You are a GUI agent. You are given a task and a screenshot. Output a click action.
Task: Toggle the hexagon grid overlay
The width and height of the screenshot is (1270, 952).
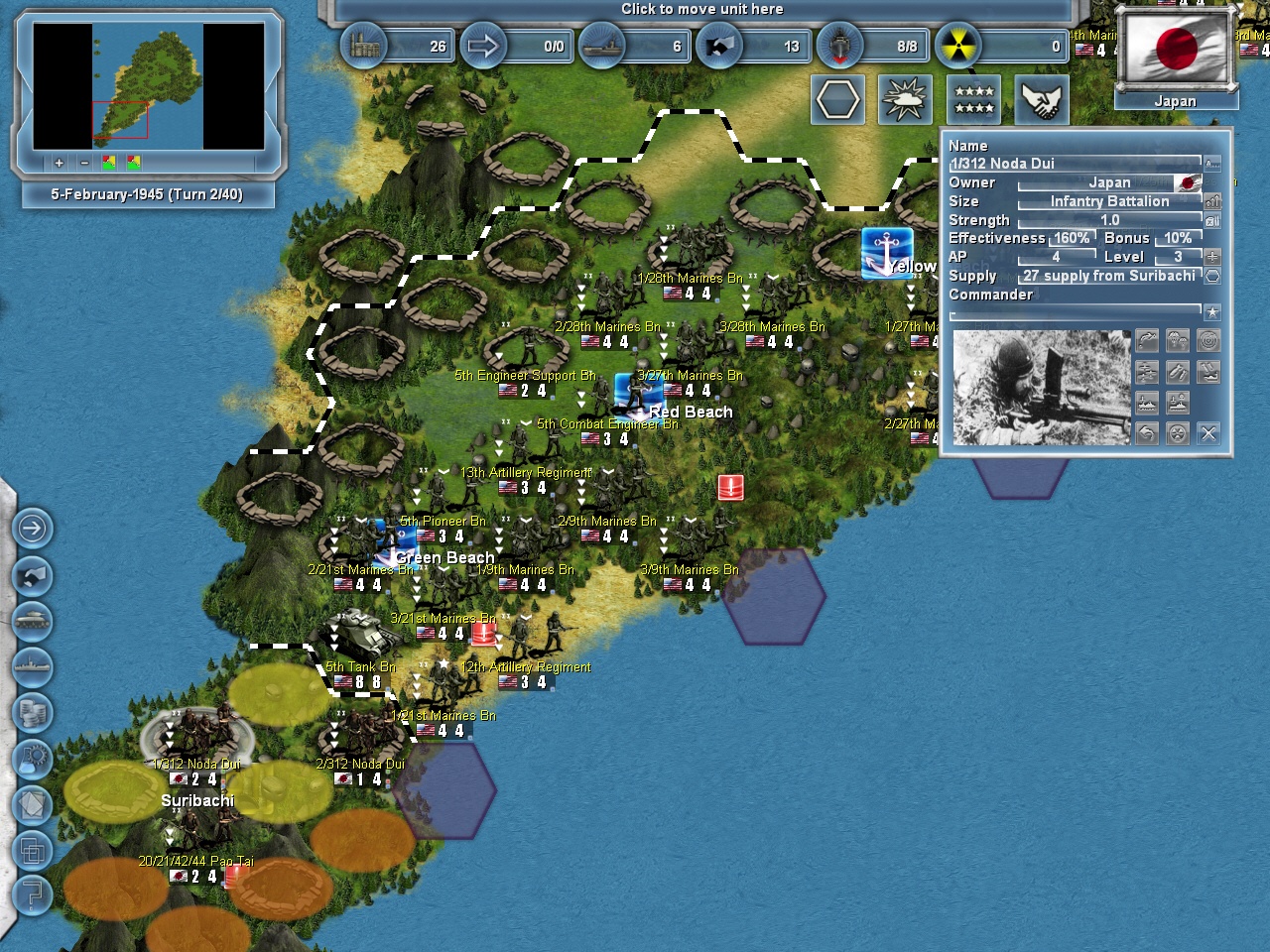(x=837, y=99)
